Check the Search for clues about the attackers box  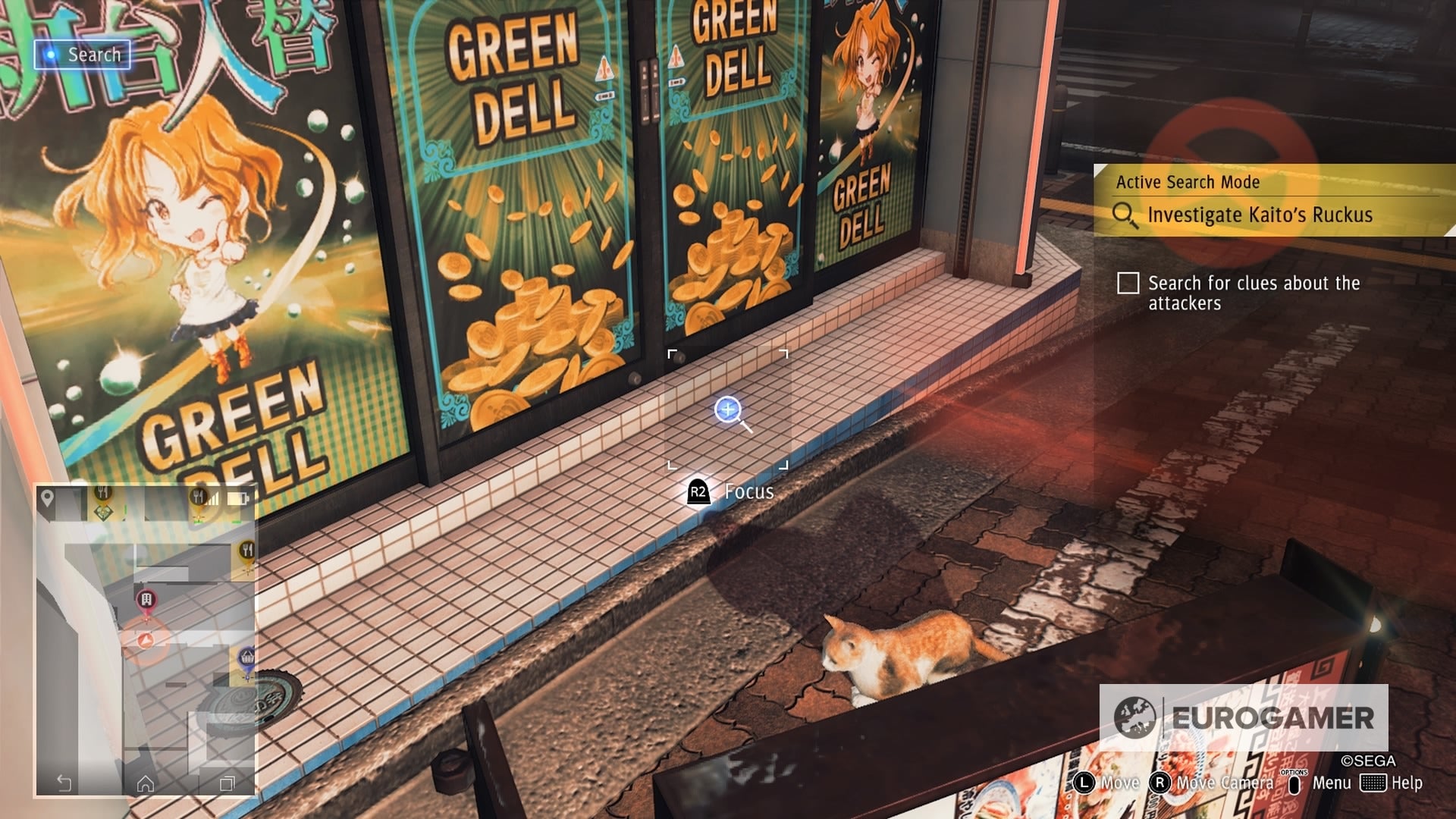point(1129,284)
